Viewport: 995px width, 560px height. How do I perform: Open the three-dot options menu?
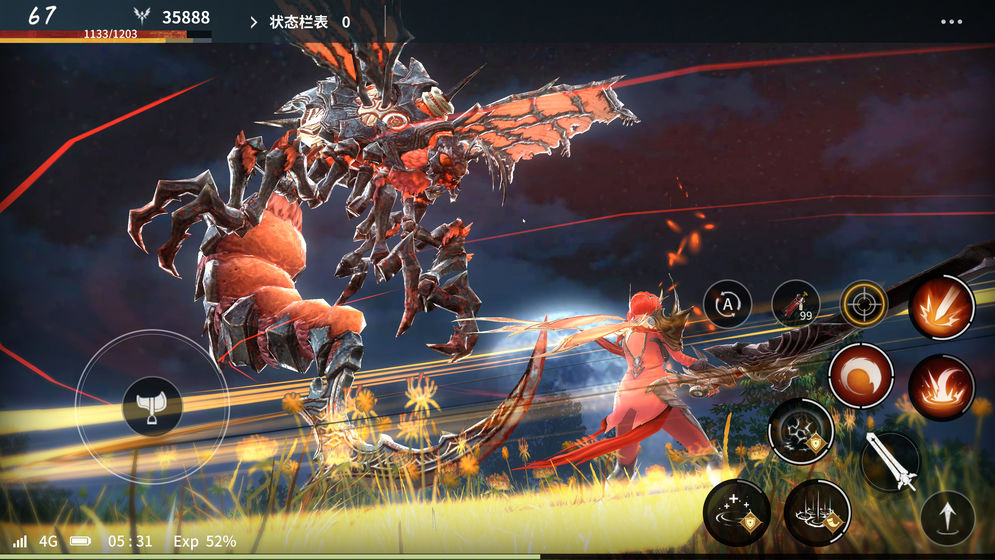tap(951, 21)
